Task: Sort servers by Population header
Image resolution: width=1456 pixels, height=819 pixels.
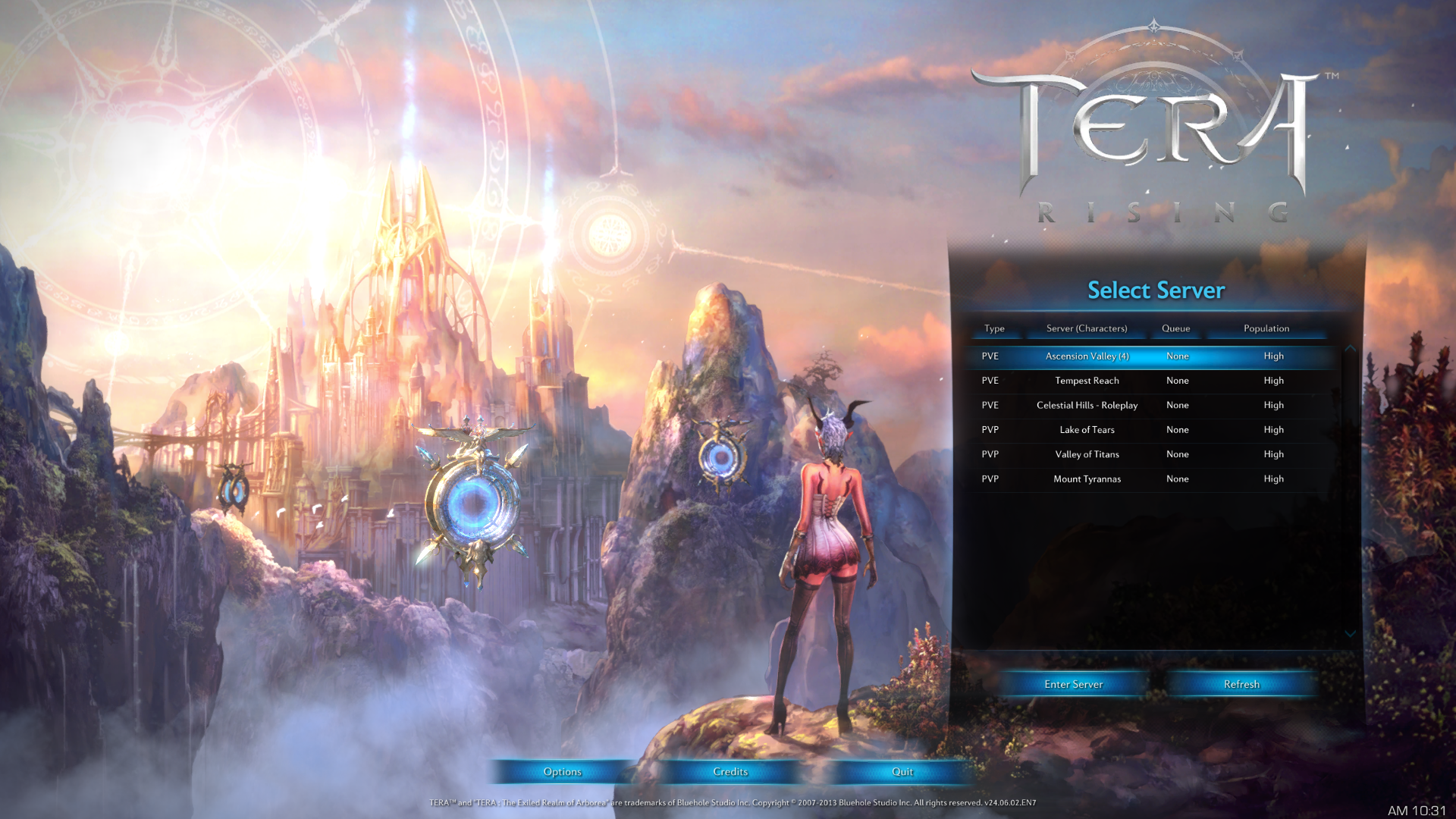Action: point(1266,328)
